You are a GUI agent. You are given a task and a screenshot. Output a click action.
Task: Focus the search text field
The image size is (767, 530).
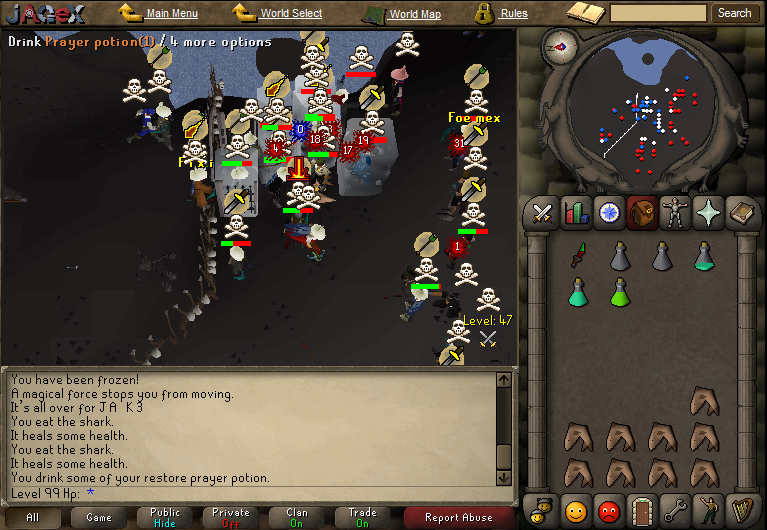click(658, 13)
